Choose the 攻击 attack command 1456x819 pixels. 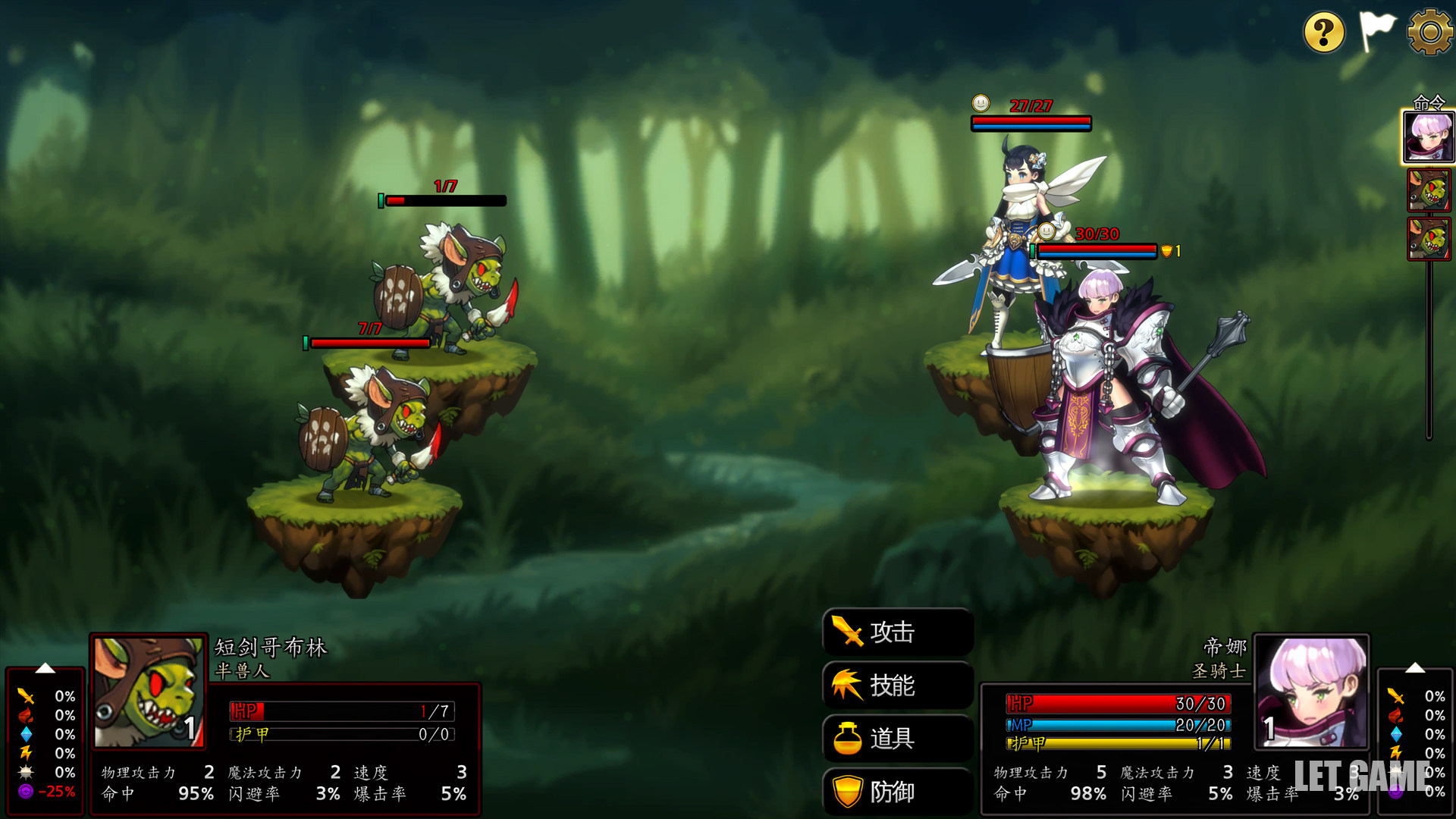click(x=897, y=632)
